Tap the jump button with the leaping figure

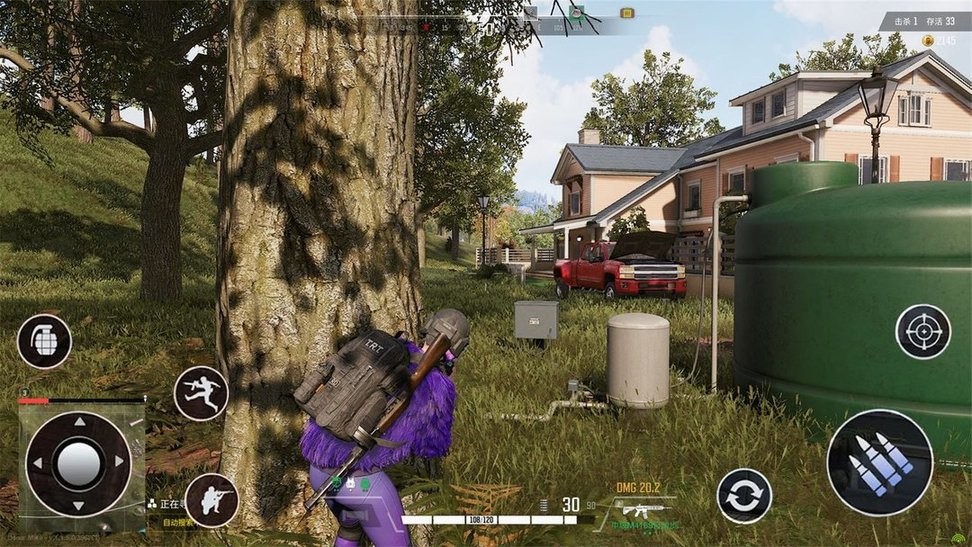(201, 393)
